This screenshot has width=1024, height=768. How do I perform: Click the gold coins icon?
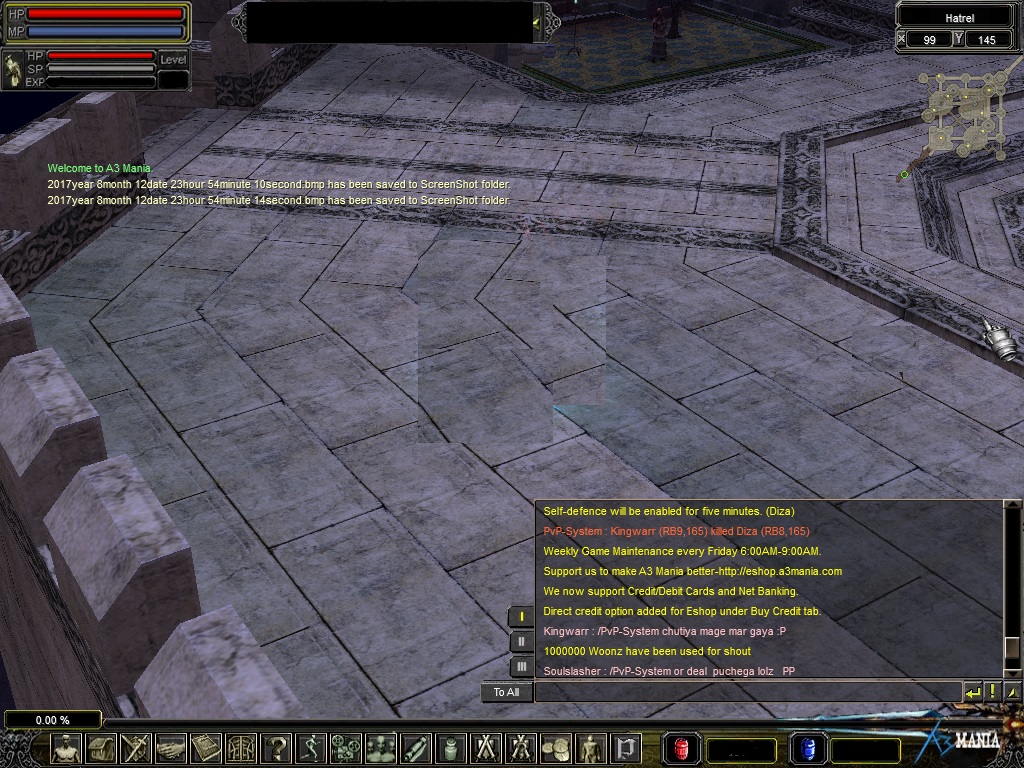556,748
